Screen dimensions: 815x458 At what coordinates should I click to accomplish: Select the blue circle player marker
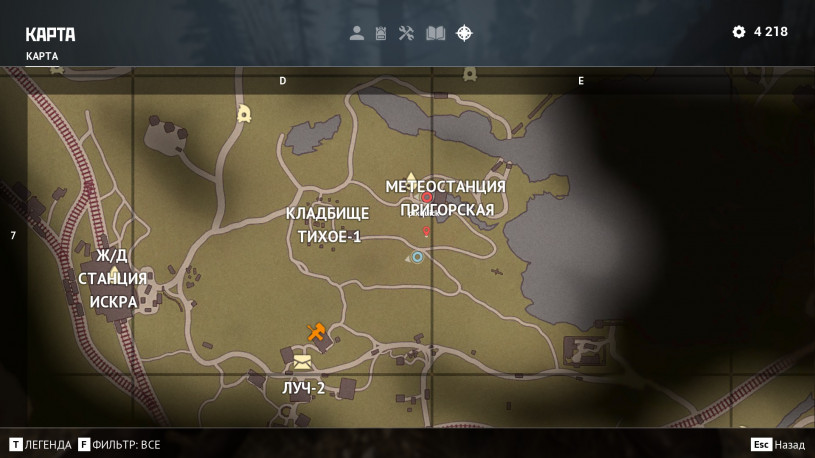click(417, 257)
